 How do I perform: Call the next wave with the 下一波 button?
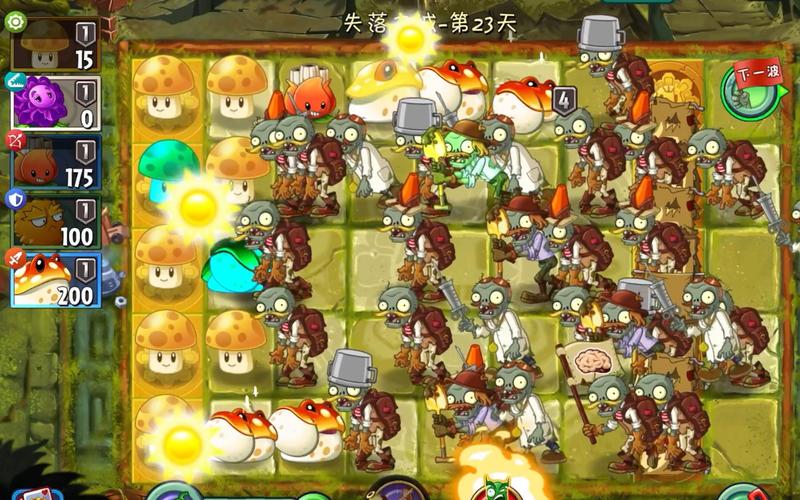click(749, 87)
